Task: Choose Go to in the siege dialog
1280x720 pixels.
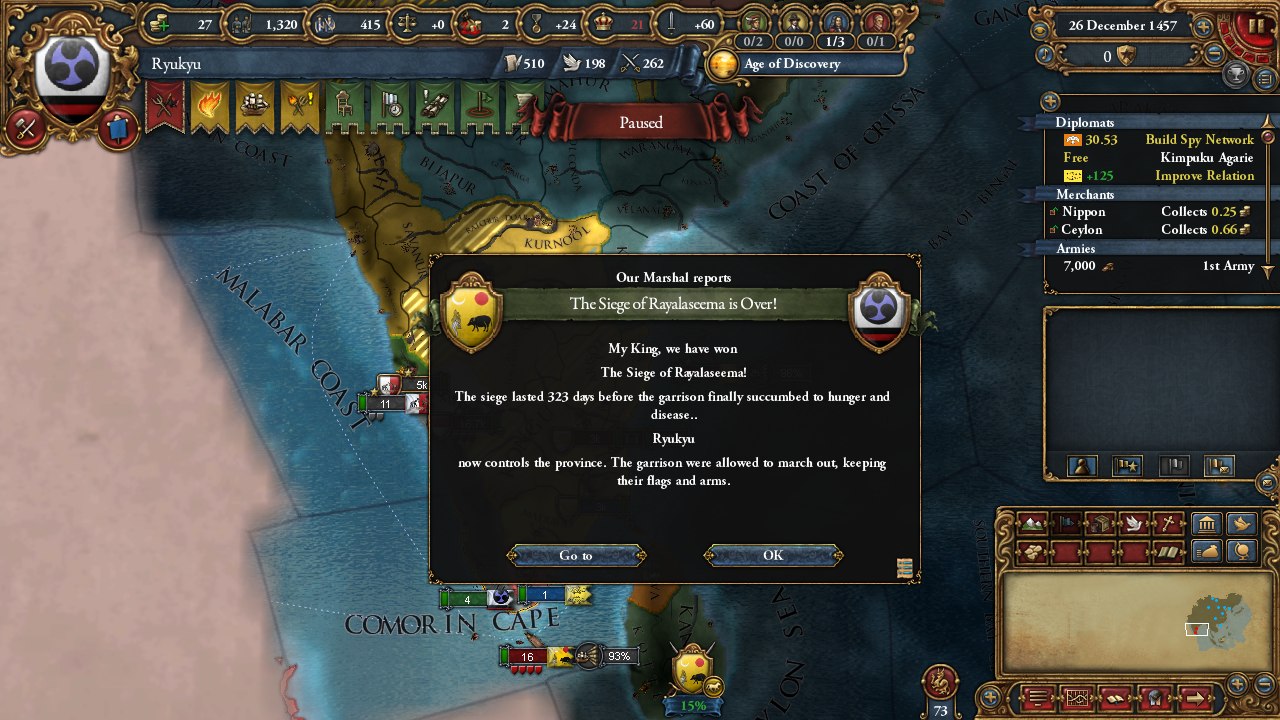Action: point(576,555)
